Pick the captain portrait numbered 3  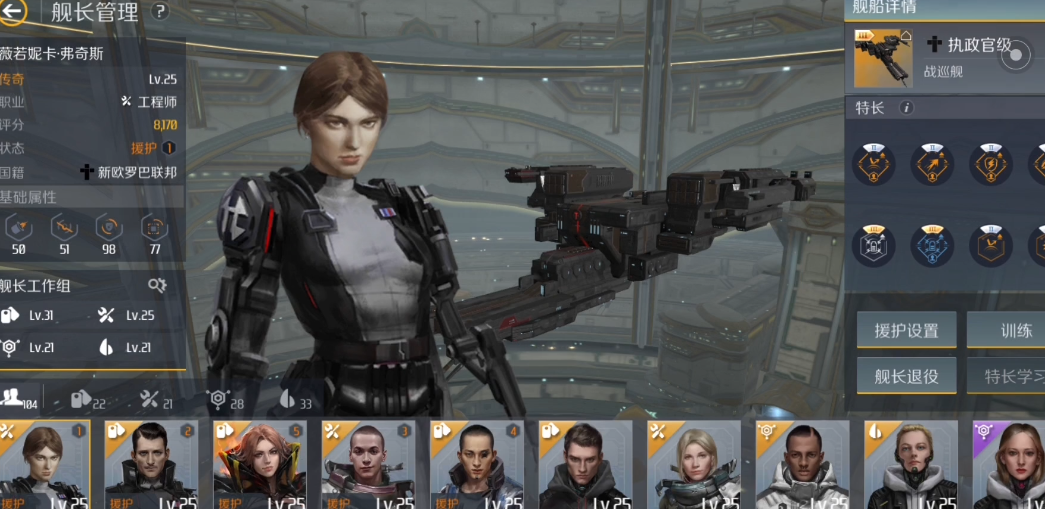(x=368, y=464)
